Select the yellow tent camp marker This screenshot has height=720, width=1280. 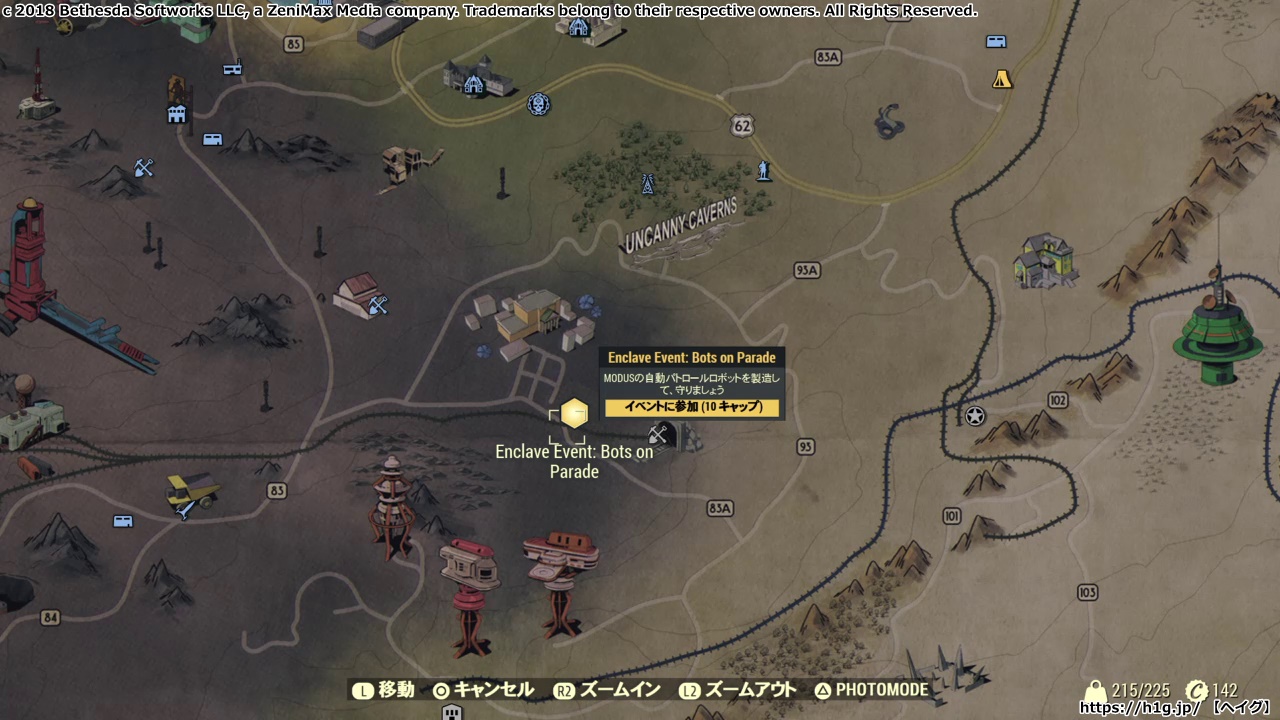[1002, 79]
